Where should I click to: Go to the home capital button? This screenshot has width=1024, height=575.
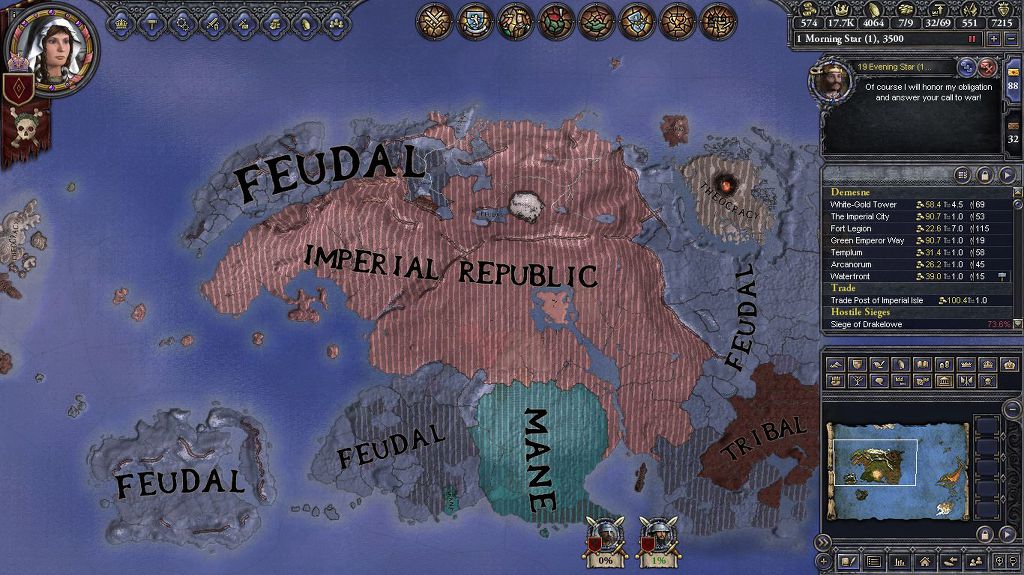[924, 562]
